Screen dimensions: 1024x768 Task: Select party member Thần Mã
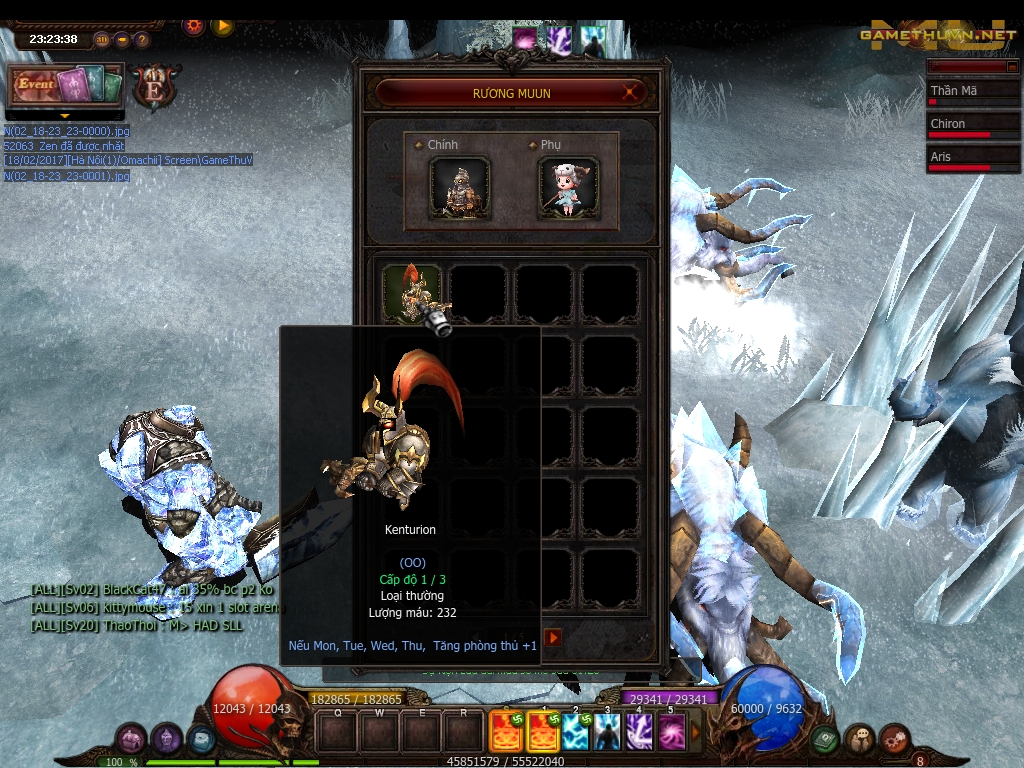[973, 91]
